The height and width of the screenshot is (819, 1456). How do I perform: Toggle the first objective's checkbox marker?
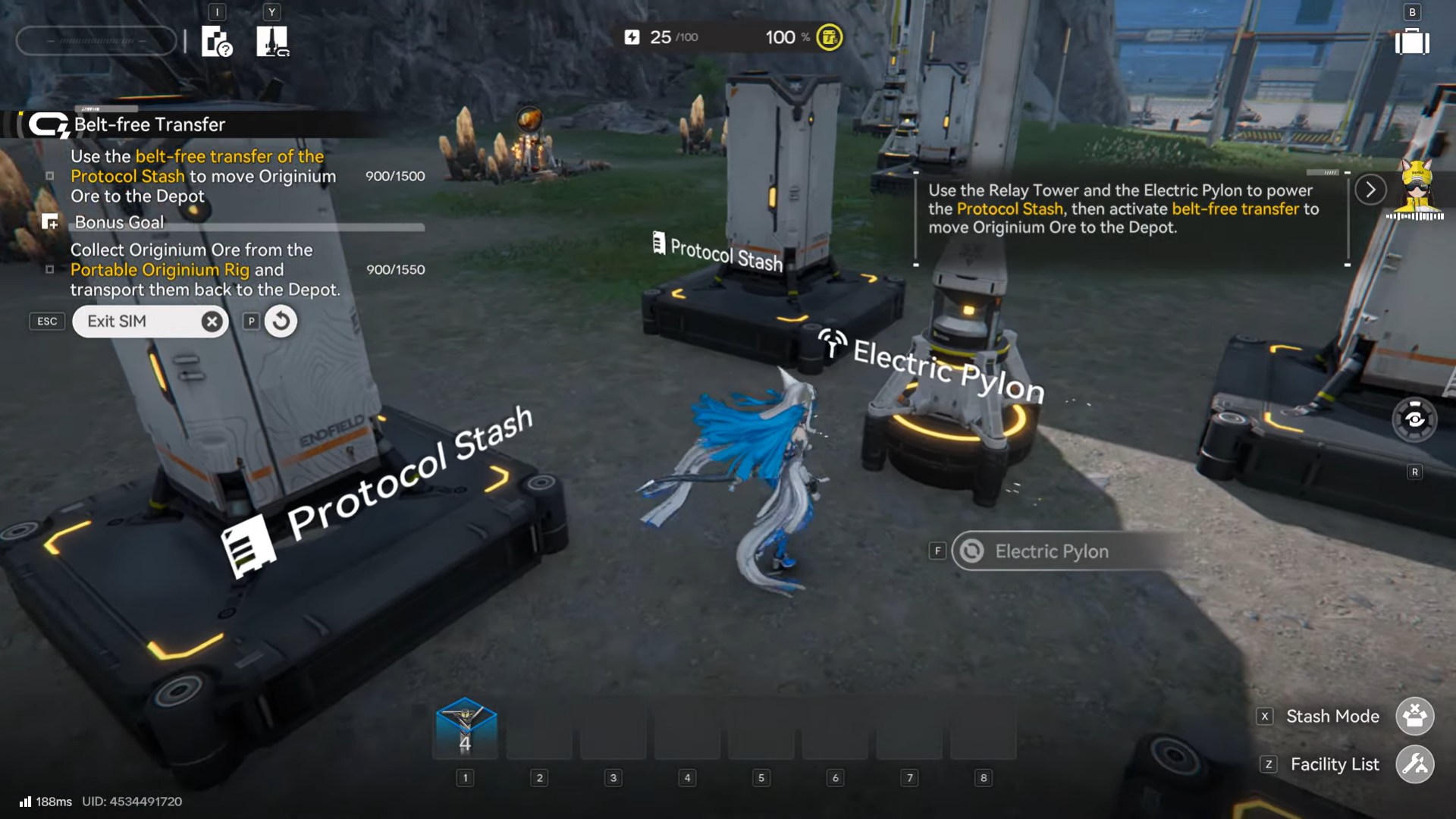point(49,176)
